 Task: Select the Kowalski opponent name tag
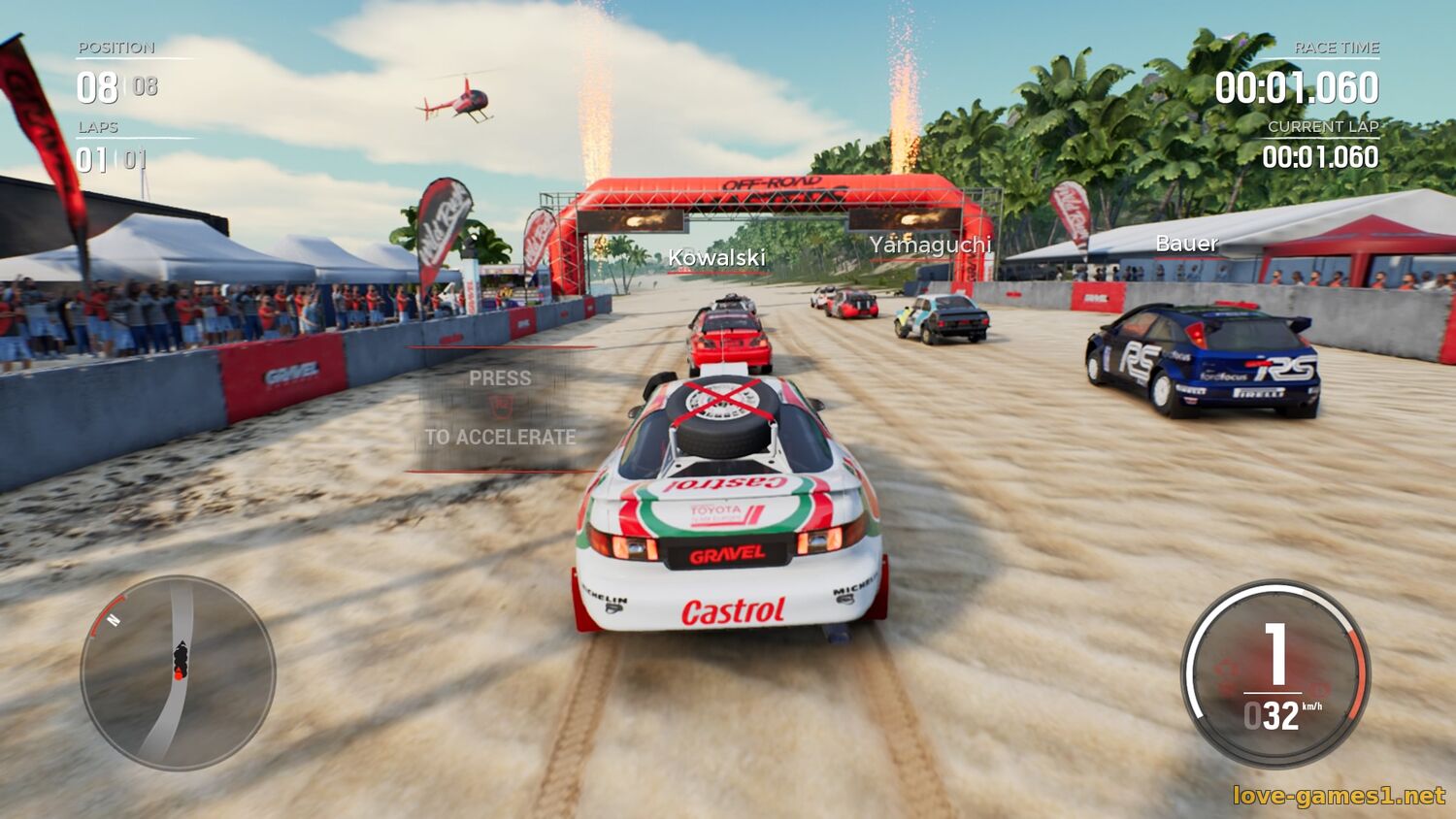click(716, 257)
